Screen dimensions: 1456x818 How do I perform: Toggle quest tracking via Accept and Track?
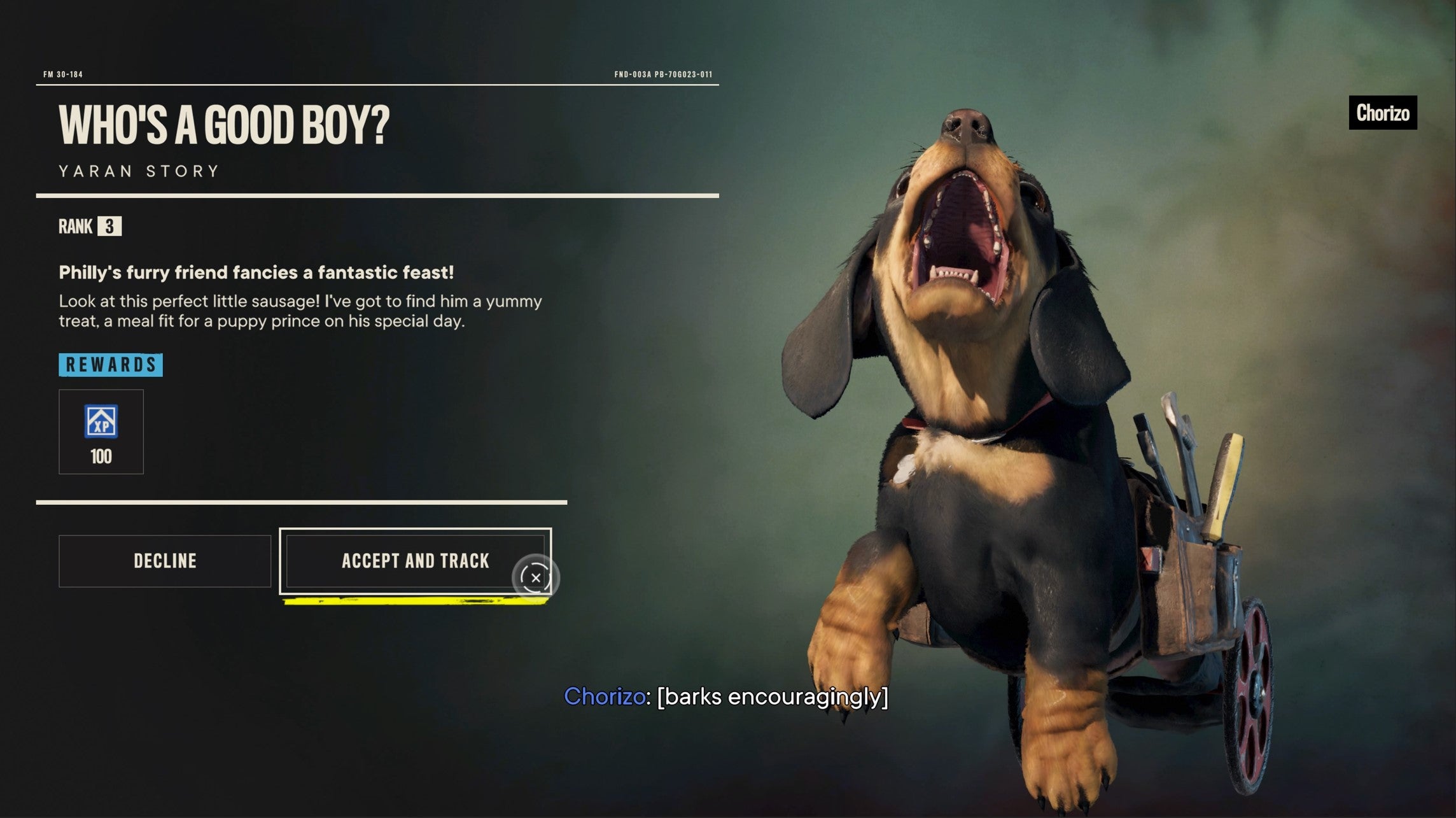415,561
